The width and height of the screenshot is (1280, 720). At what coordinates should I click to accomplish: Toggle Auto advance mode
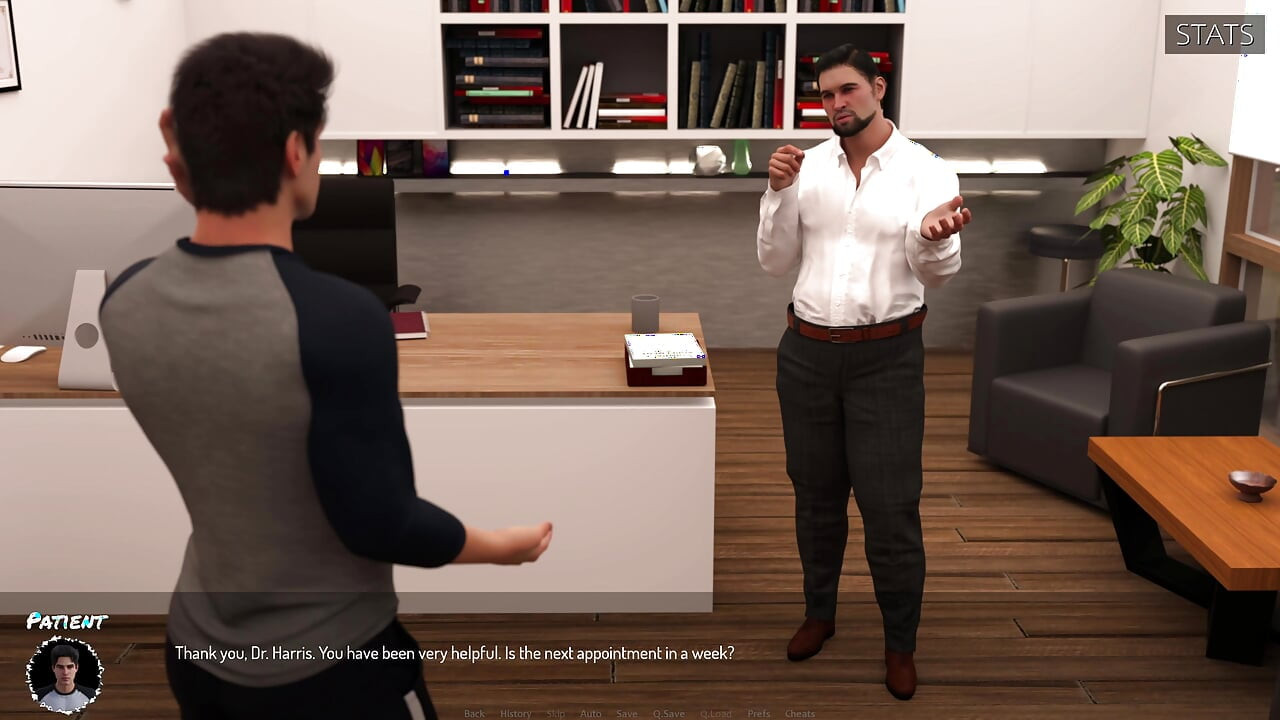pyautogui.click(x=590, y=713)
